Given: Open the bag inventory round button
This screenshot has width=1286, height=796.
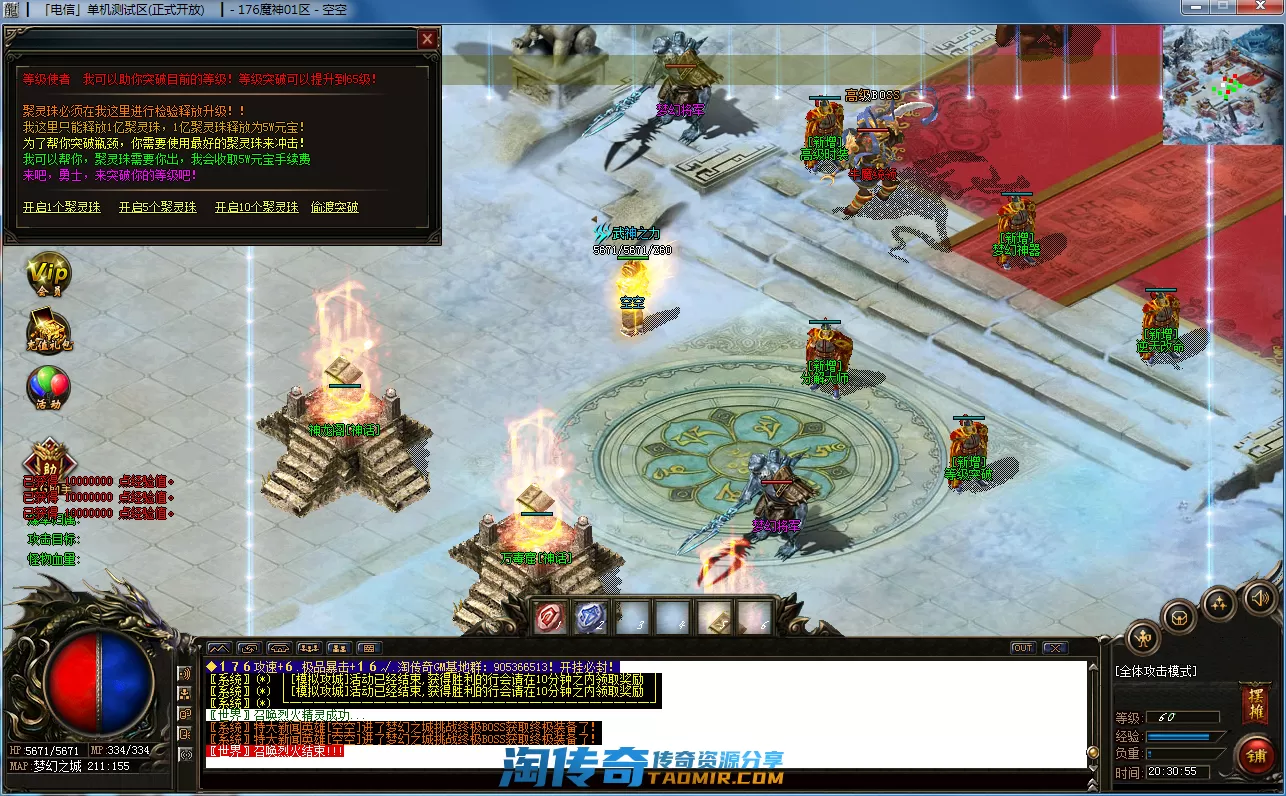Looking at the screenshot, I should (1180, 615).
